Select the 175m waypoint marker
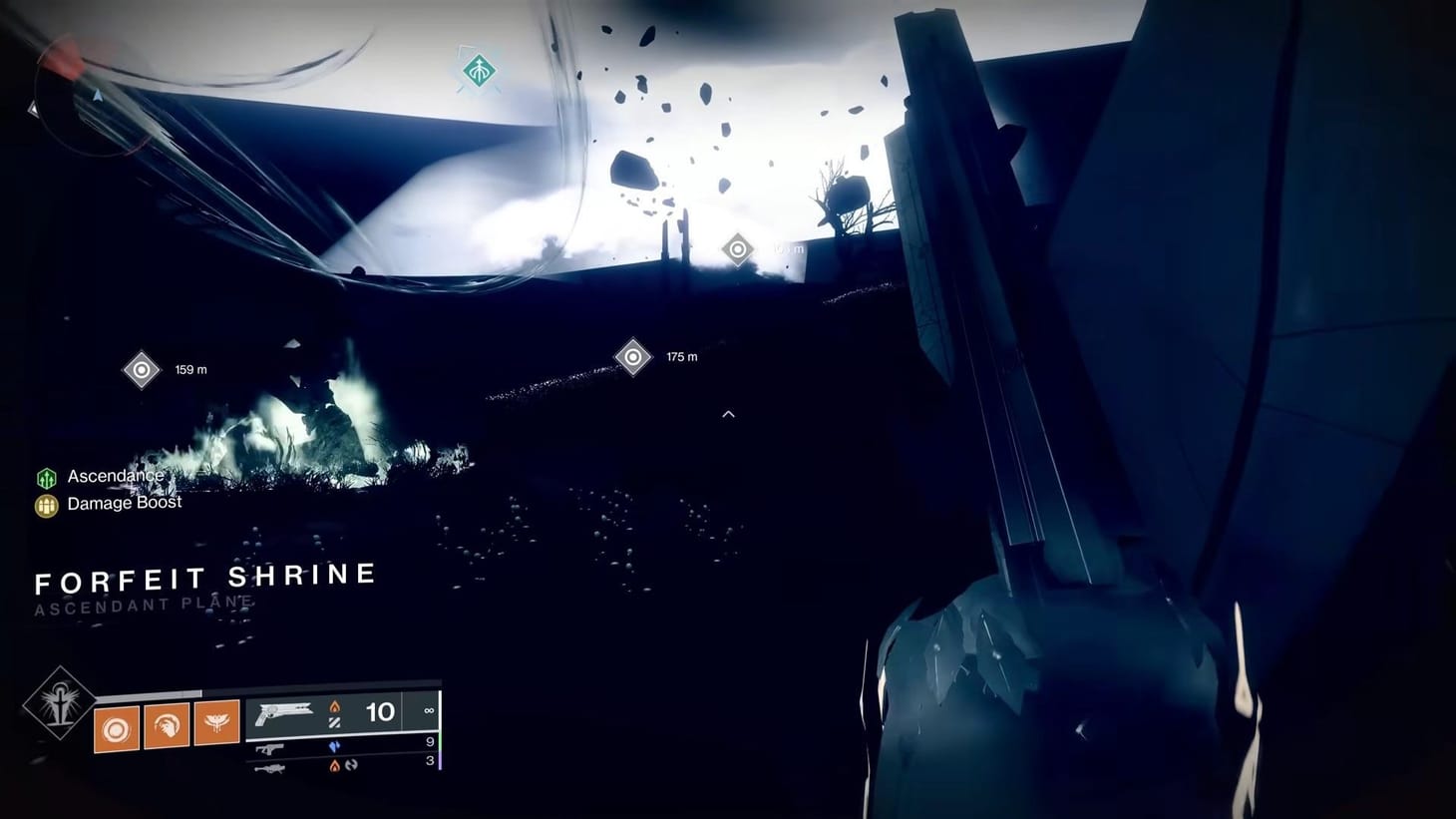The image size is (1456, 819). tap(631, 355)
